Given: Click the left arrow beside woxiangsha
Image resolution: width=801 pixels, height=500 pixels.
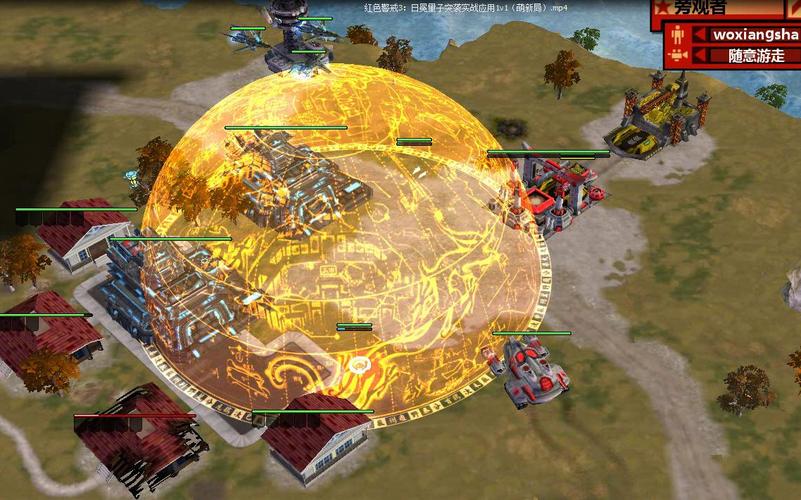Looking at the screenshot, I should (700, 34).
